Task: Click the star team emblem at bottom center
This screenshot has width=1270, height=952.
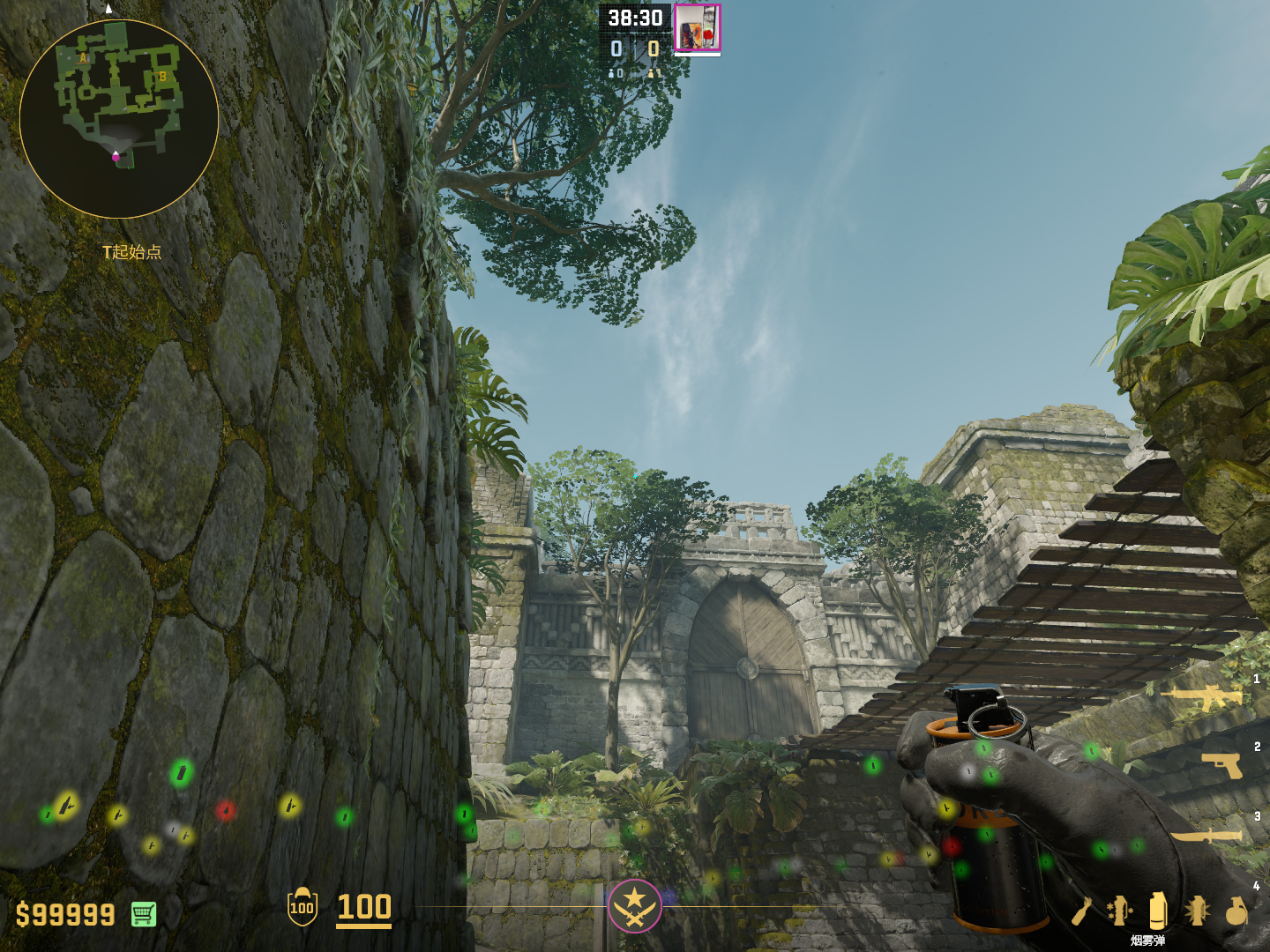Action: [634, 906]
